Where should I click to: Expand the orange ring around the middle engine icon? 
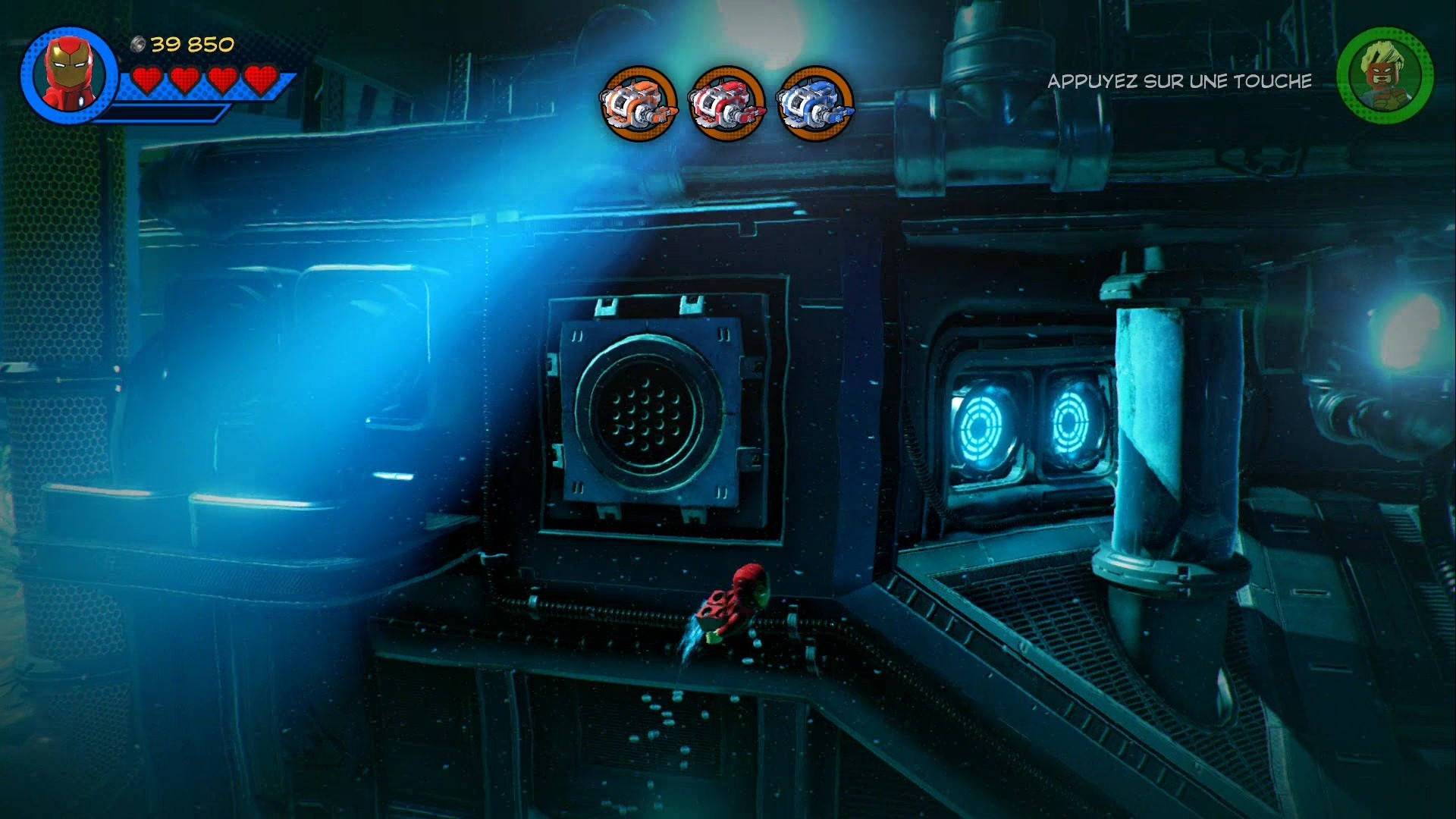click(724, 103)
